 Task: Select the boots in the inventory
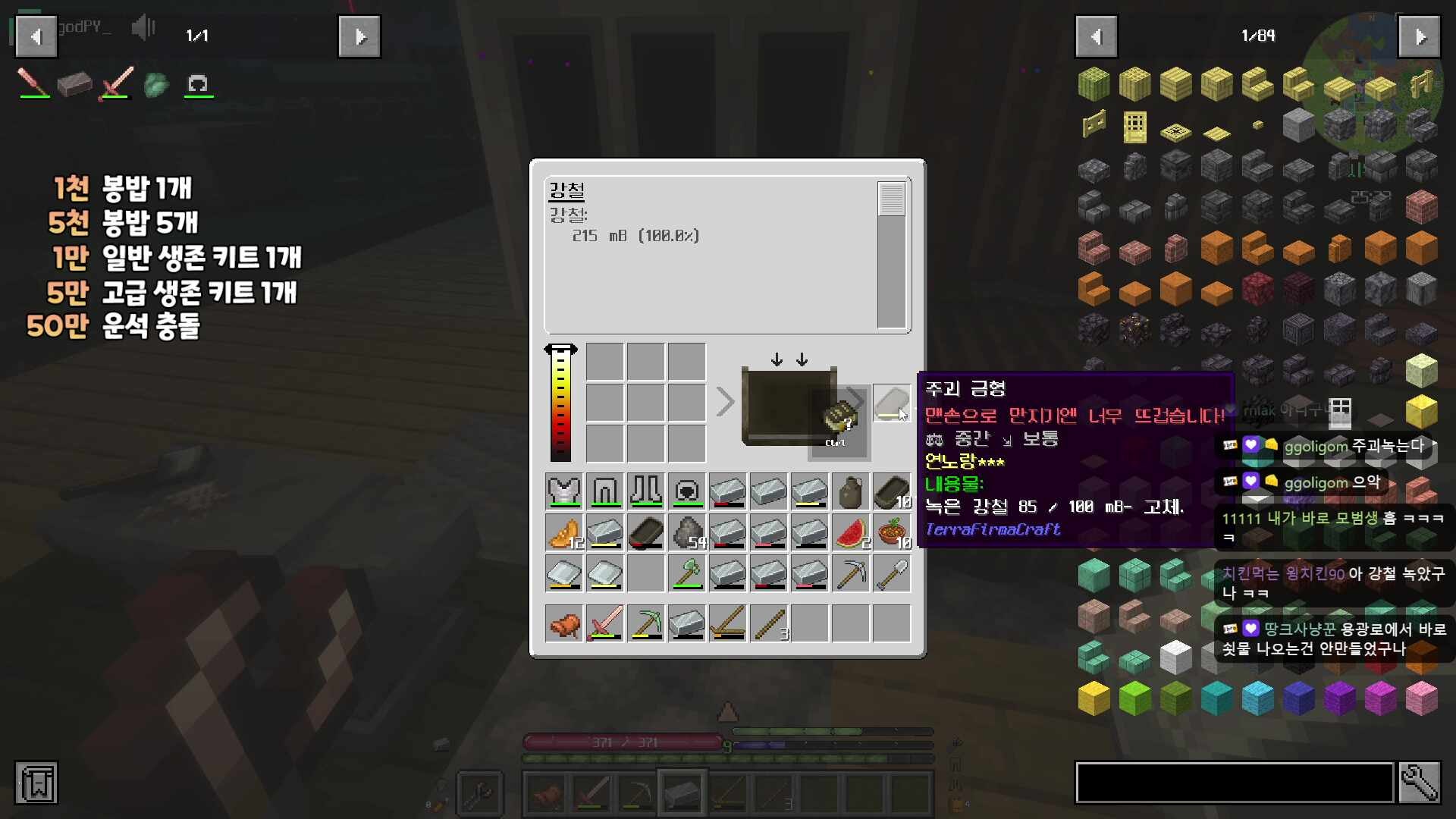646,491
